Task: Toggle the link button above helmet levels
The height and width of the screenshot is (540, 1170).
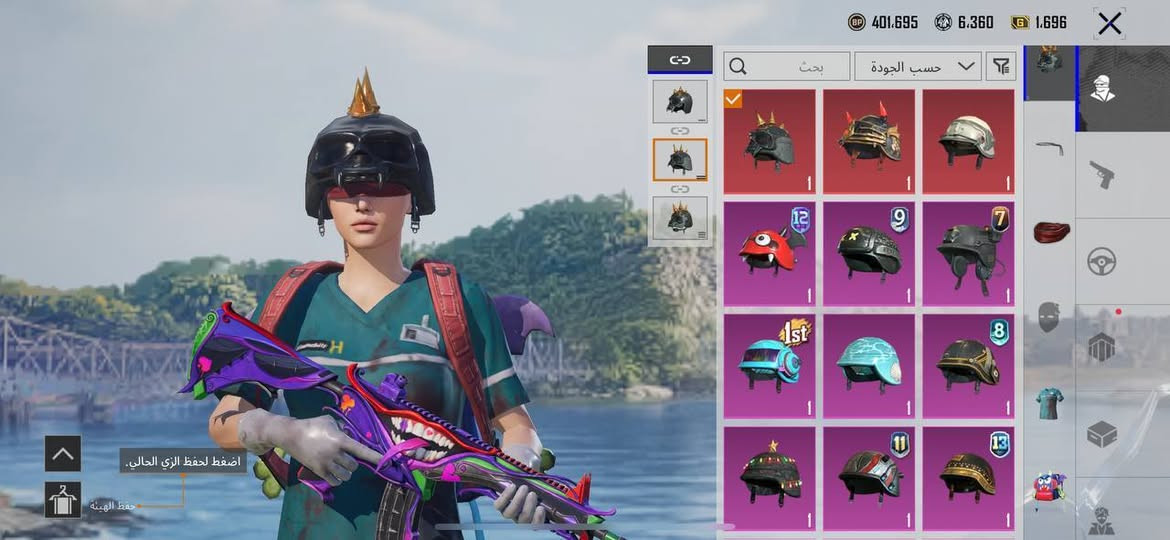Action: 680,60
